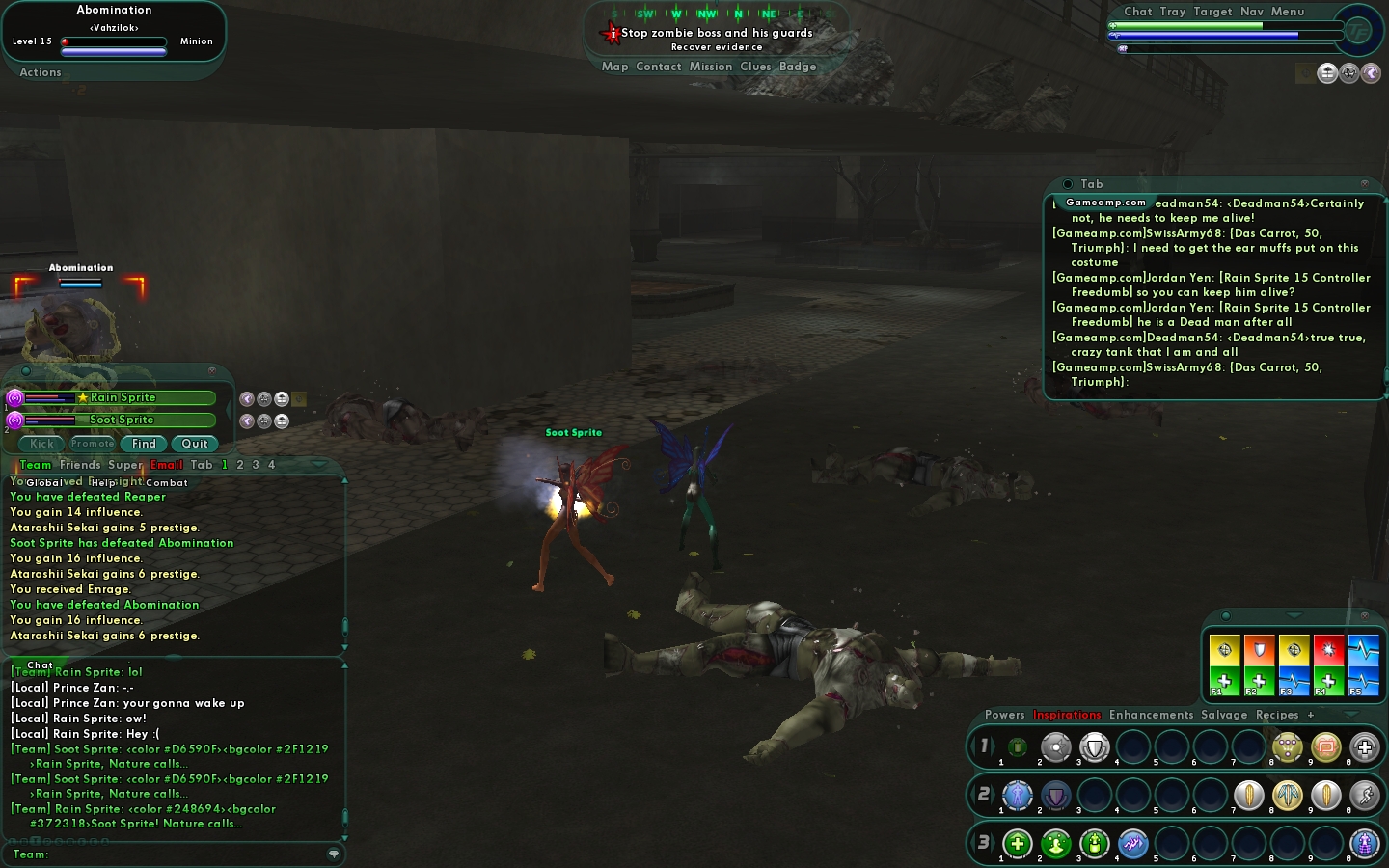Show the Mission window
Viewport: 1389px width, 868px height.
[711, 67]
